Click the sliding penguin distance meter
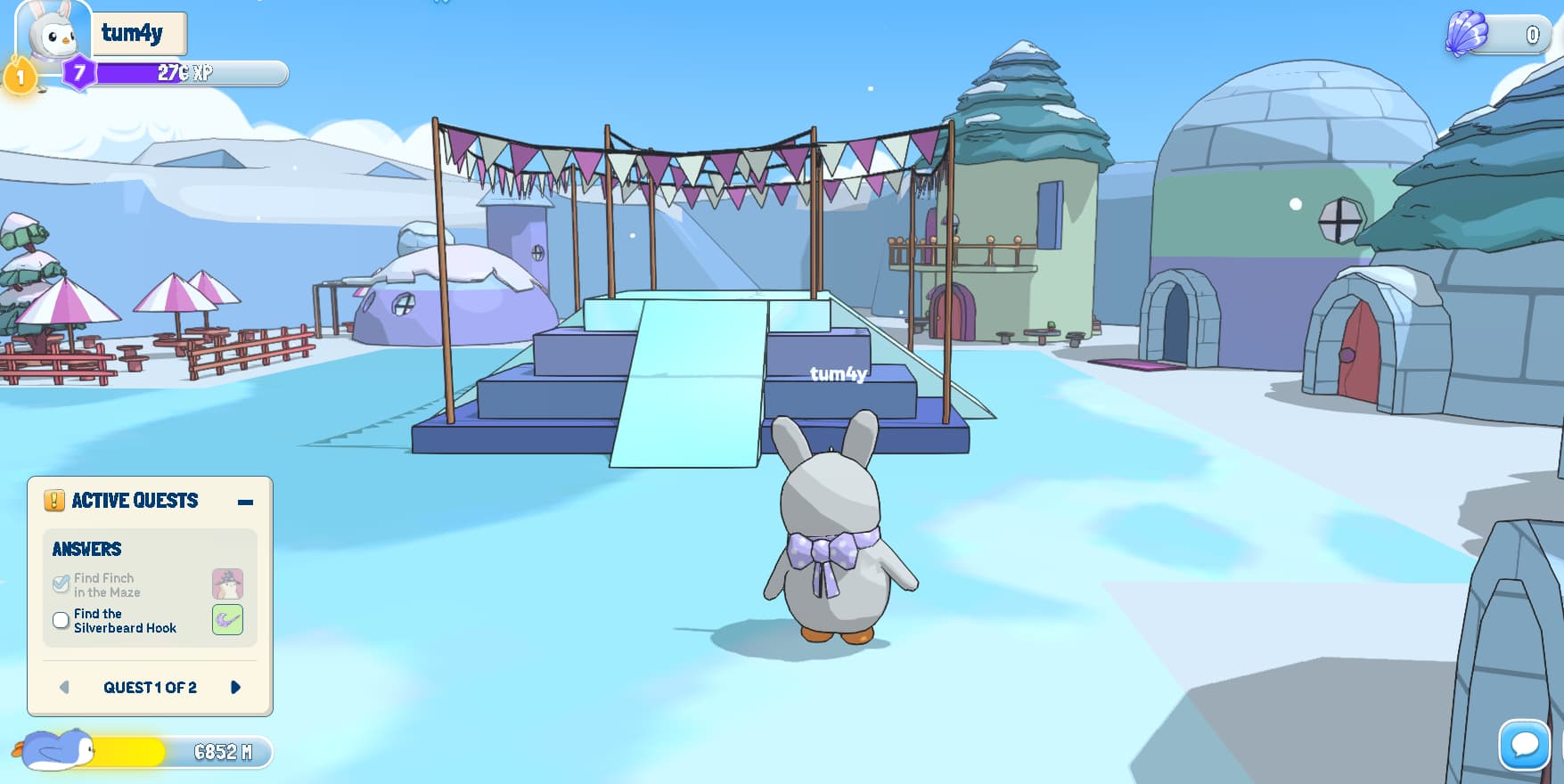Viewport: 1564px width, 784px height. point(143,752)
